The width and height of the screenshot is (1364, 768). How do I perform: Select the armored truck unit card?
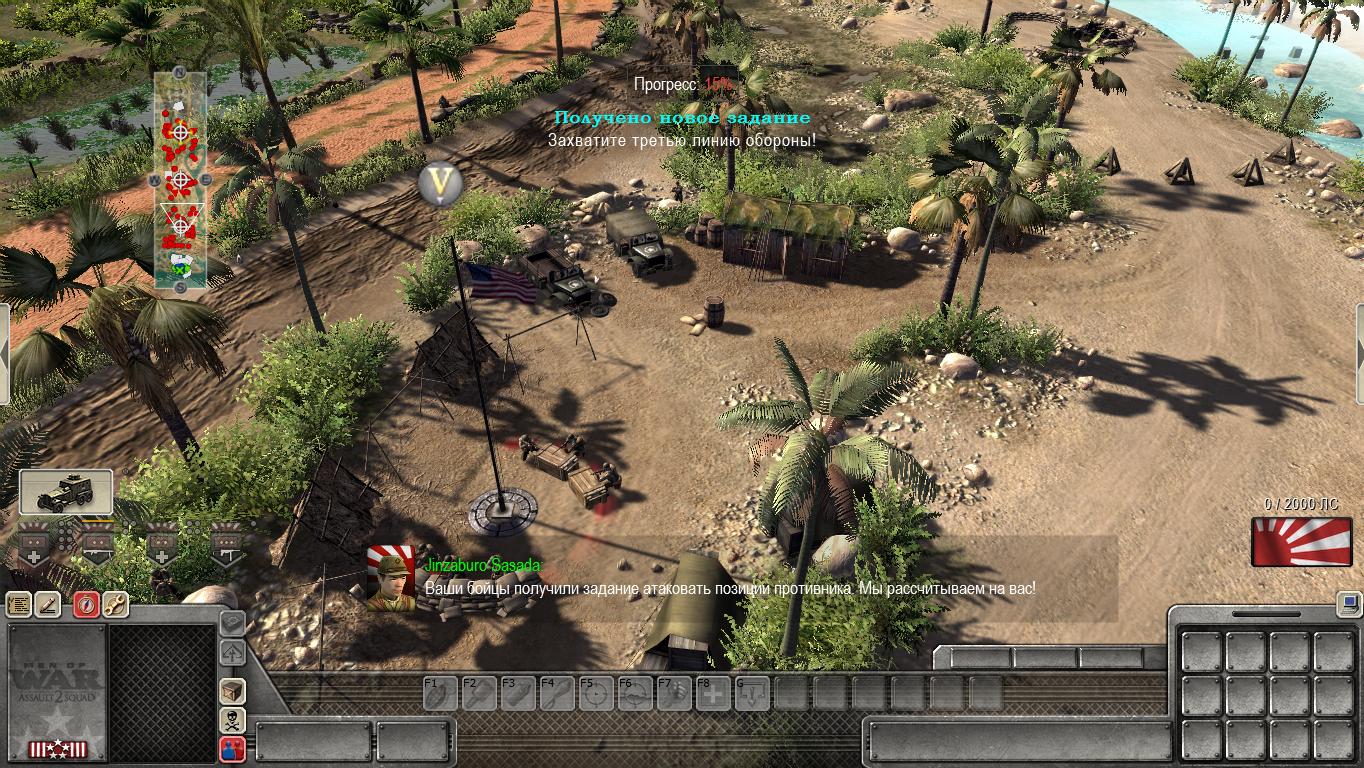click(66, 492)
